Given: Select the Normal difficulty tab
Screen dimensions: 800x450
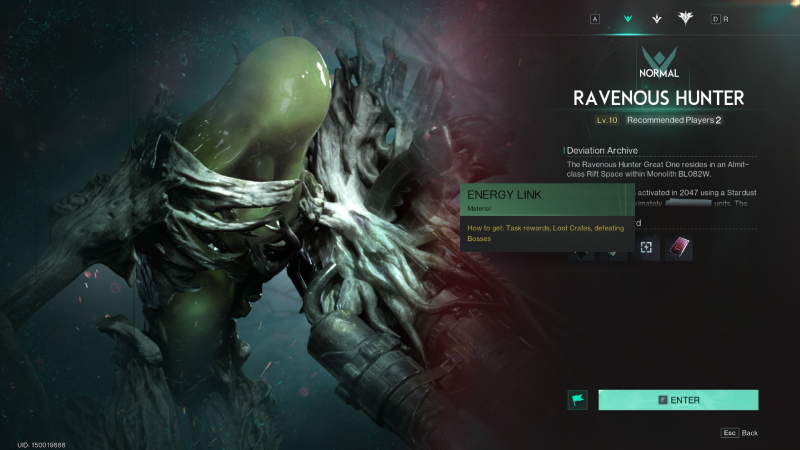Looking at the screenshot, I should [628, 18].
